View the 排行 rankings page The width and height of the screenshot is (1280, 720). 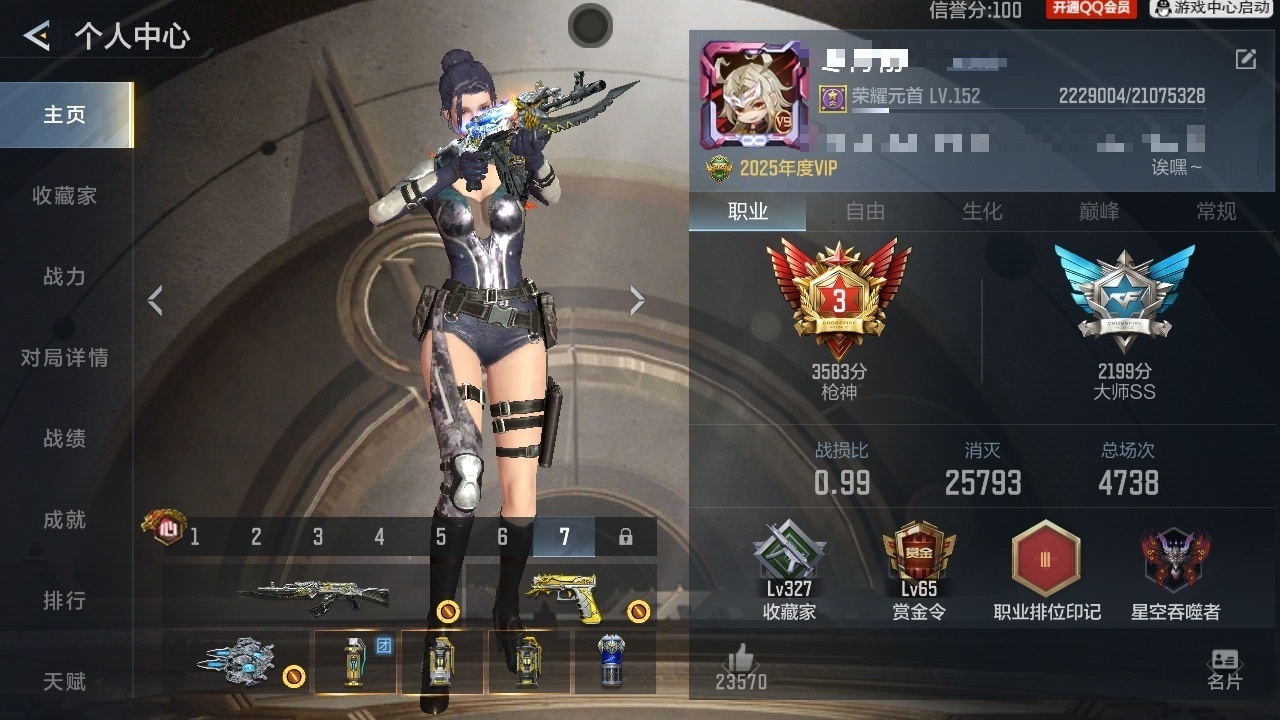pos(65,601)
